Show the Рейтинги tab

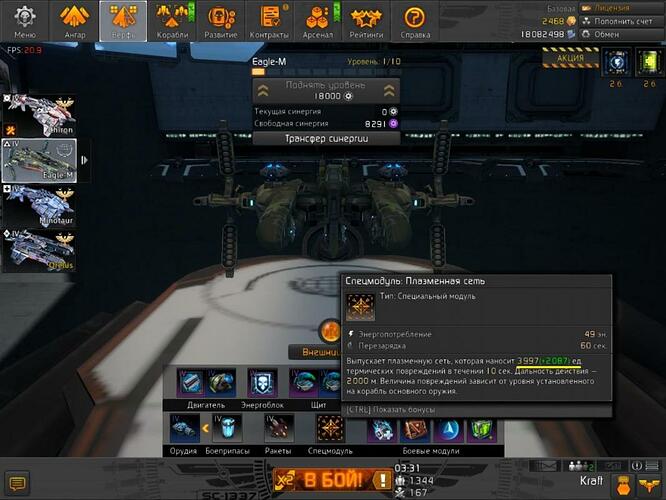click(x=366, y=19)
